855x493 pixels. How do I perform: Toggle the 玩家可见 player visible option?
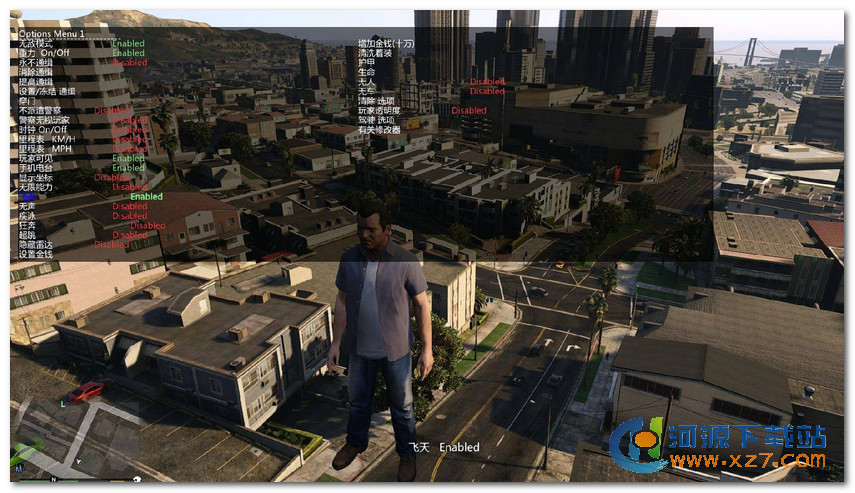pyautogui.click(x=36, y=158)
